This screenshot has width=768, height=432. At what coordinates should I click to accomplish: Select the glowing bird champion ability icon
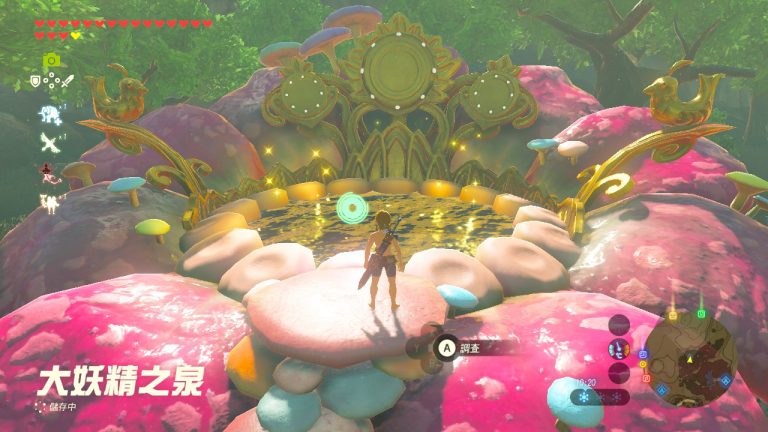(48, 143)
